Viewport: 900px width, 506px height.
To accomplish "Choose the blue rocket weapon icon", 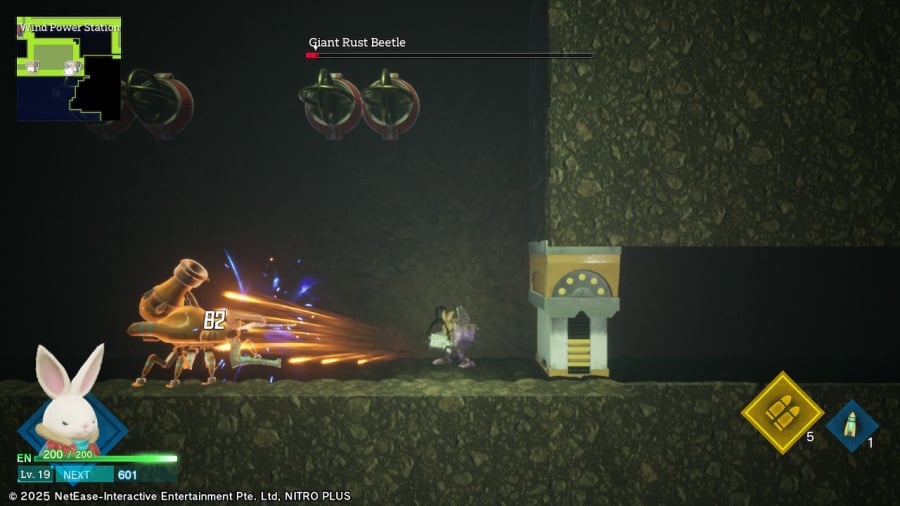I will 851,425.
